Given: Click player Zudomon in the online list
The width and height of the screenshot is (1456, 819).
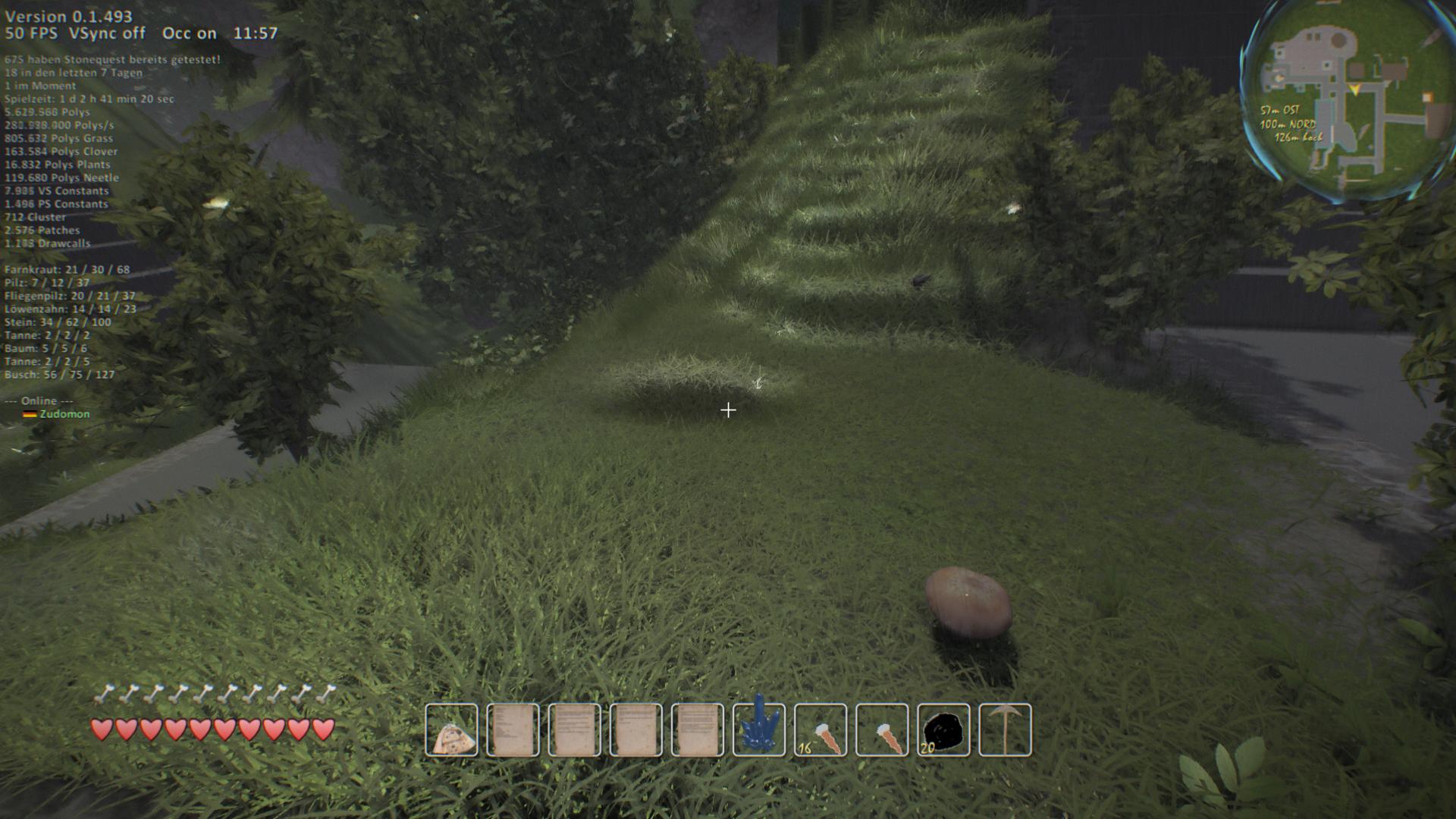Looking at the screenshot, I should (64, 414).
